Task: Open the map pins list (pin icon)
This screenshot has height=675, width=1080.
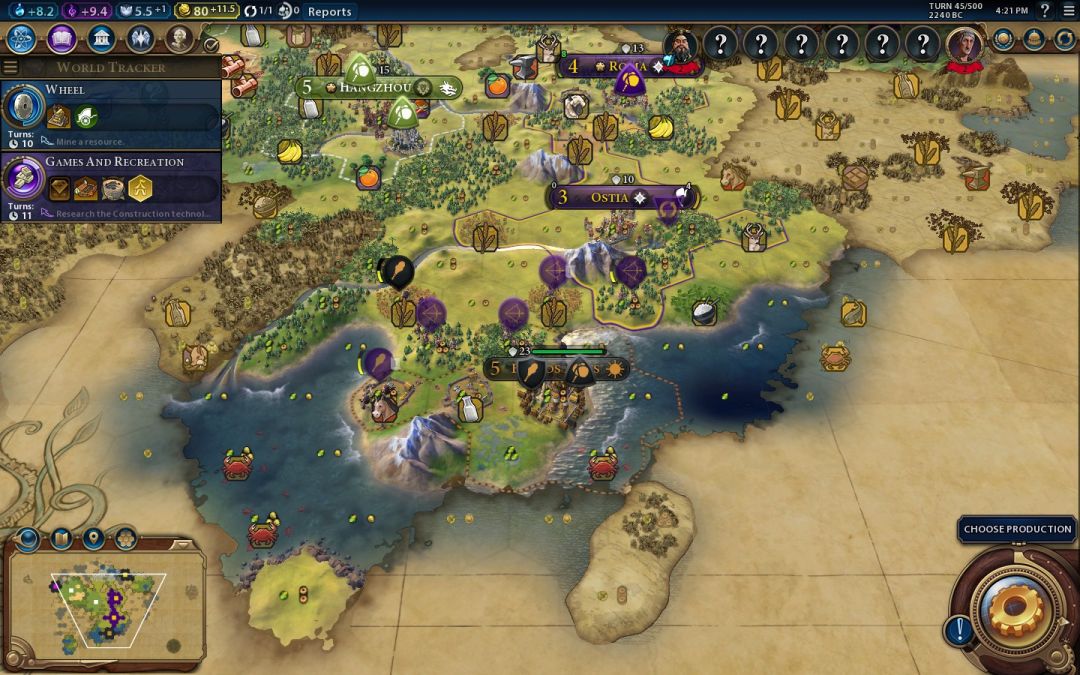Action: 93,539
